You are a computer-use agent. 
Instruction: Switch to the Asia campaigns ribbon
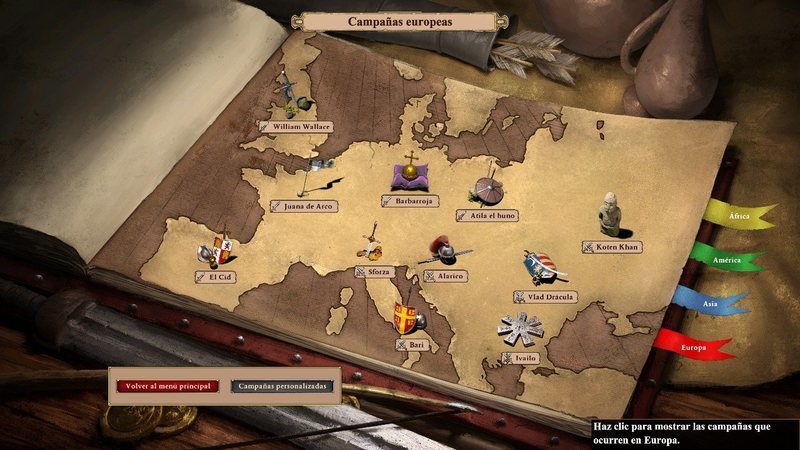pos(712,302)
